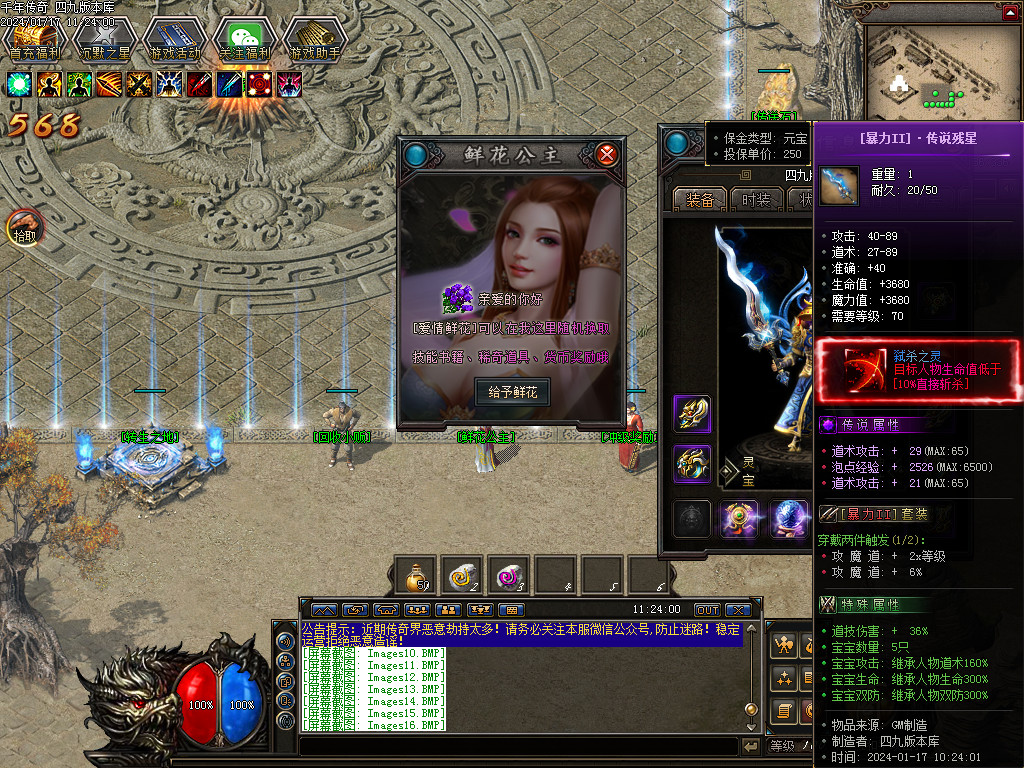Screen dimensions: 1024x768
Task: Click the chat text input field
Action: [x=518, y=746]
